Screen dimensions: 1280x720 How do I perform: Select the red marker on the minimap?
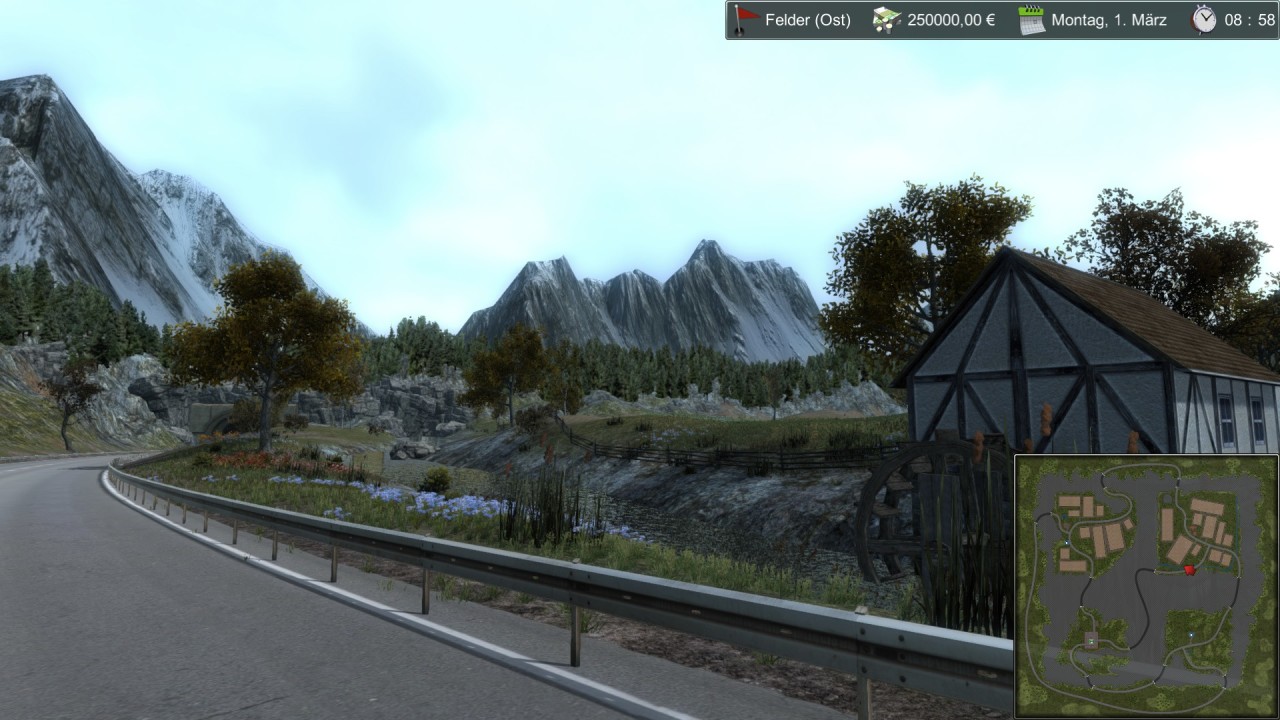click(1189, 570)
